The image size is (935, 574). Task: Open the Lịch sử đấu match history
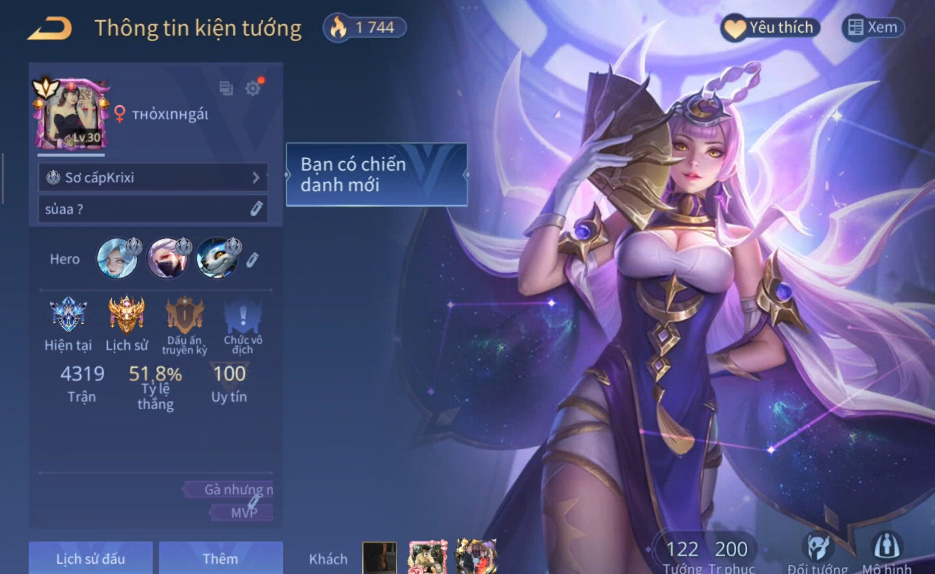tap(91, 558)
